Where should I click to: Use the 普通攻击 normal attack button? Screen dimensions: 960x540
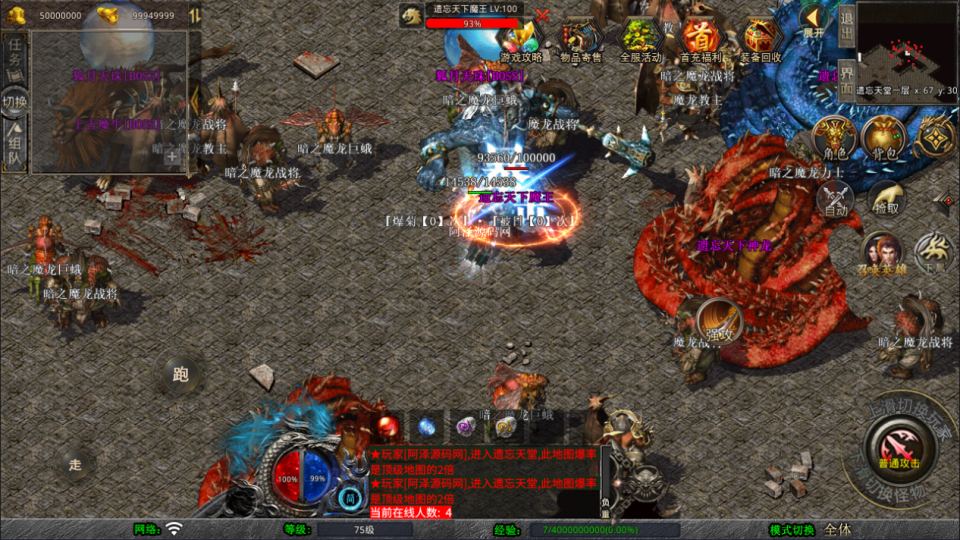point(896,444)
